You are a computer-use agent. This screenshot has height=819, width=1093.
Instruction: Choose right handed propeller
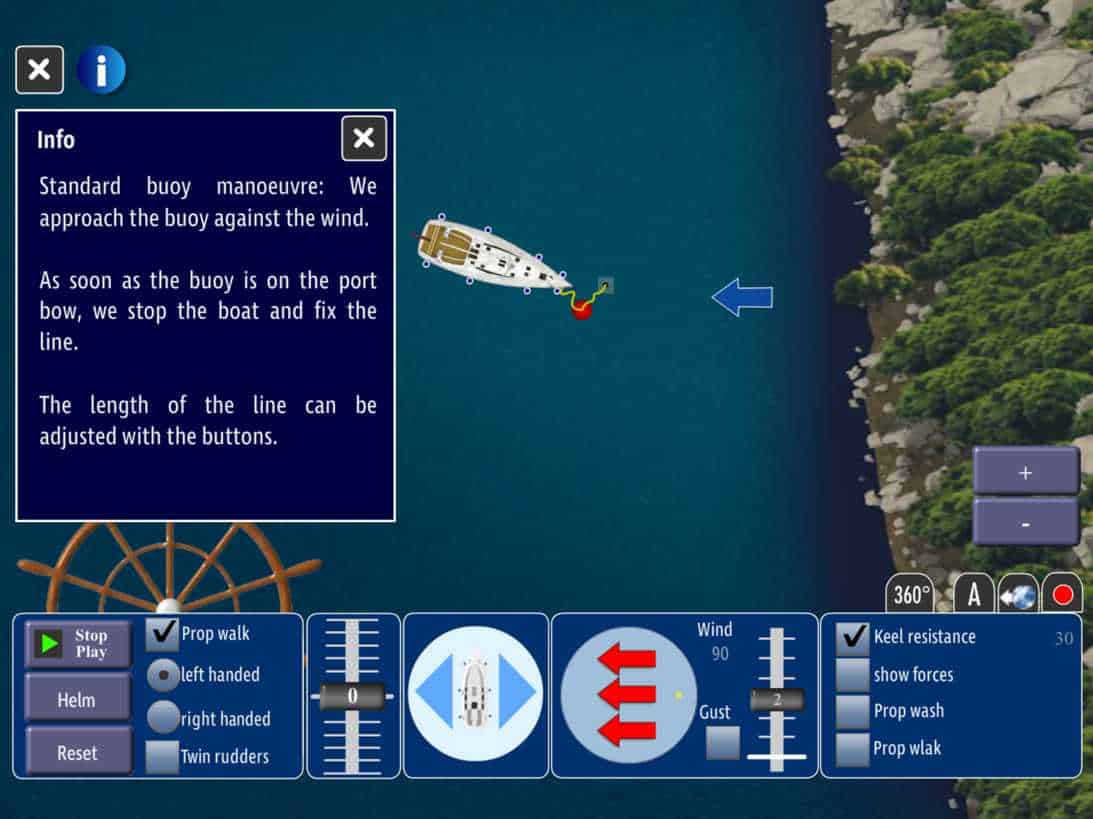click(163, 717)
